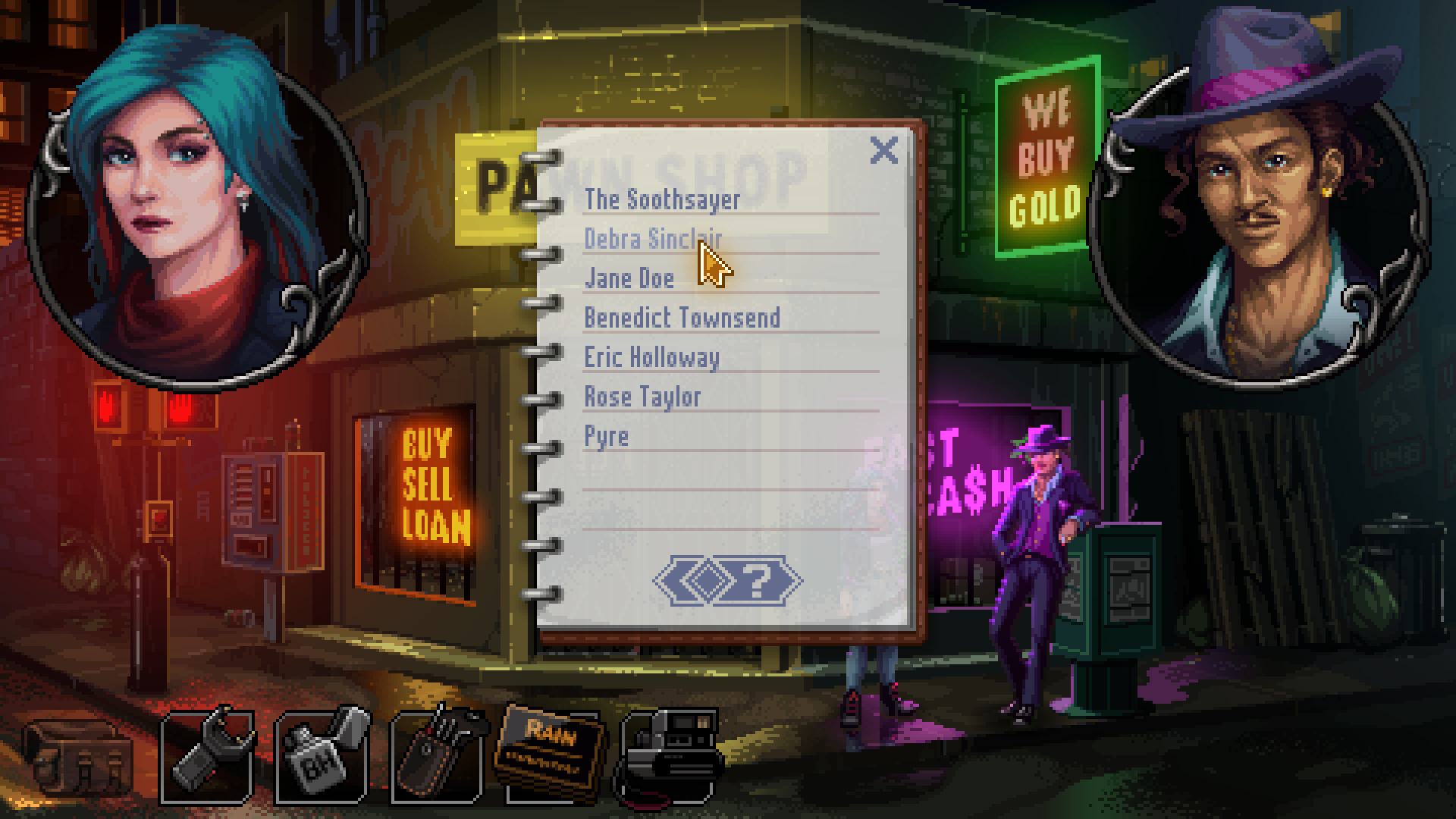
Task: Pick the leather tool pouch
Action: (x=438, y=755)
